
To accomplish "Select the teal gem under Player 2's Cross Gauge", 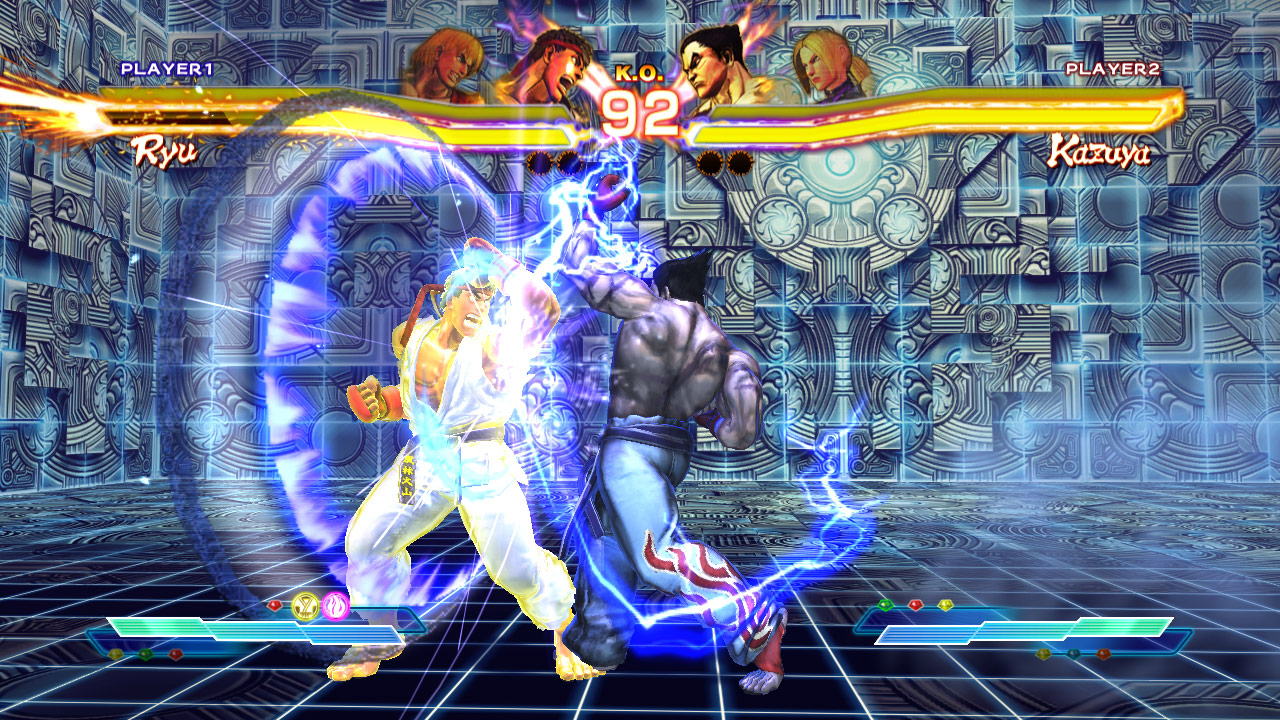I will pyautogui.click(x=1074, y=653).
